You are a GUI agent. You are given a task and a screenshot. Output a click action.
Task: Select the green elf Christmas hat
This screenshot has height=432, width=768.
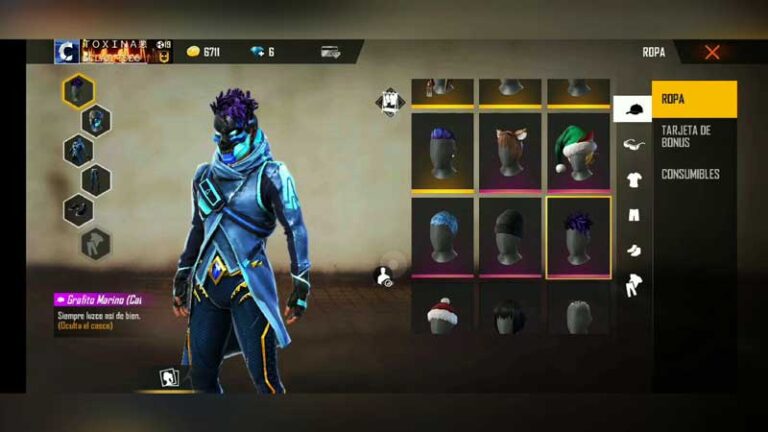click(x=578, y=150)
